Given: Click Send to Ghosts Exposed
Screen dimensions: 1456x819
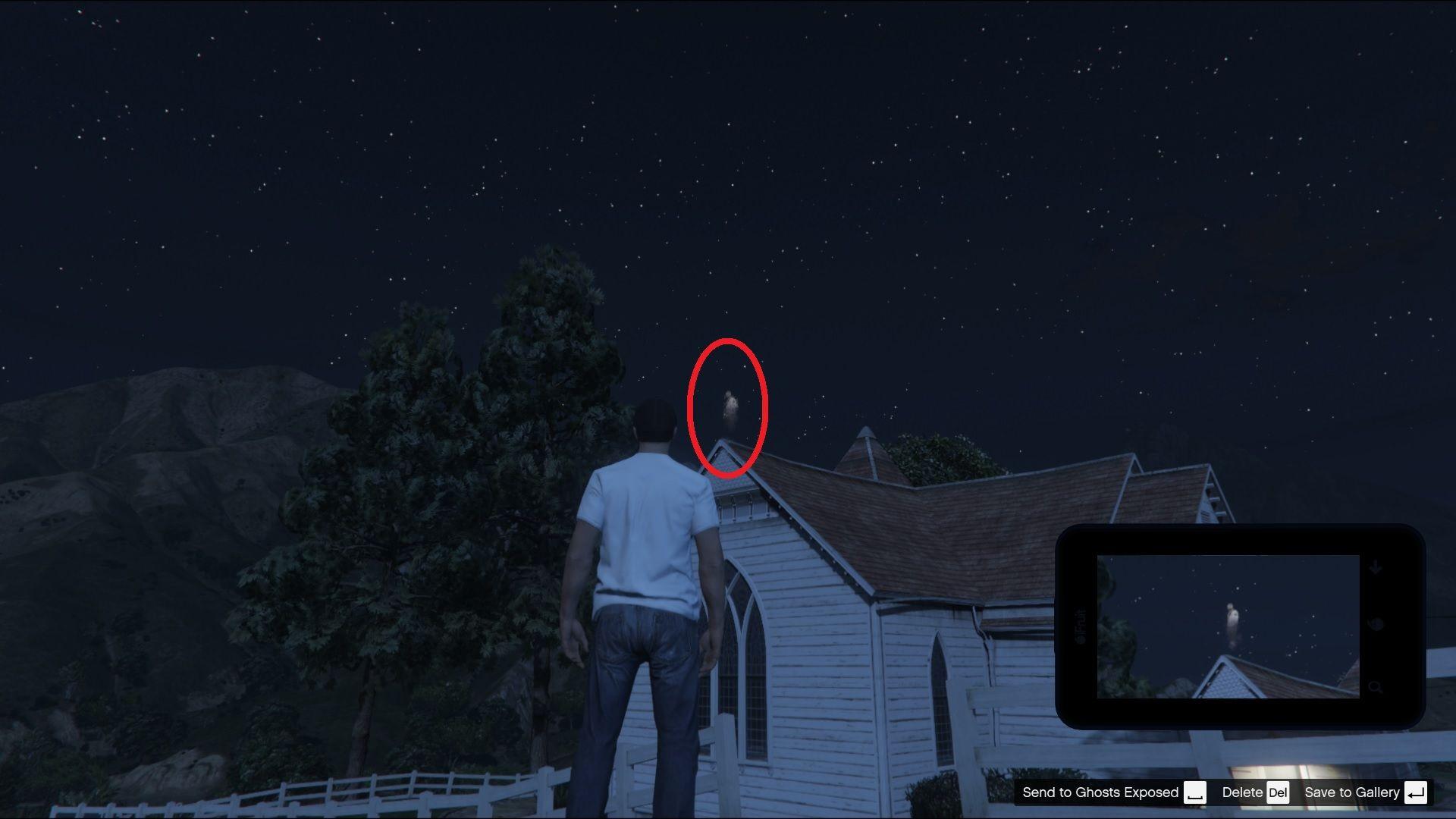Looking at the screenshot, I should [x=1100, y=792].
